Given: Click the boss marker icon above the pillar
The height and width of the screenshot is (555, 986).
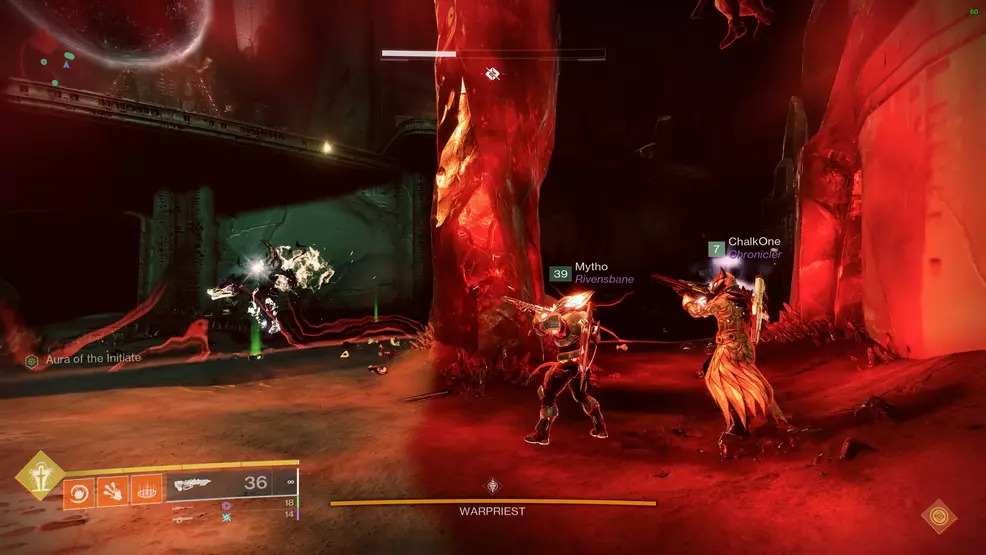Looking at the screenshot, I should 492,73.
